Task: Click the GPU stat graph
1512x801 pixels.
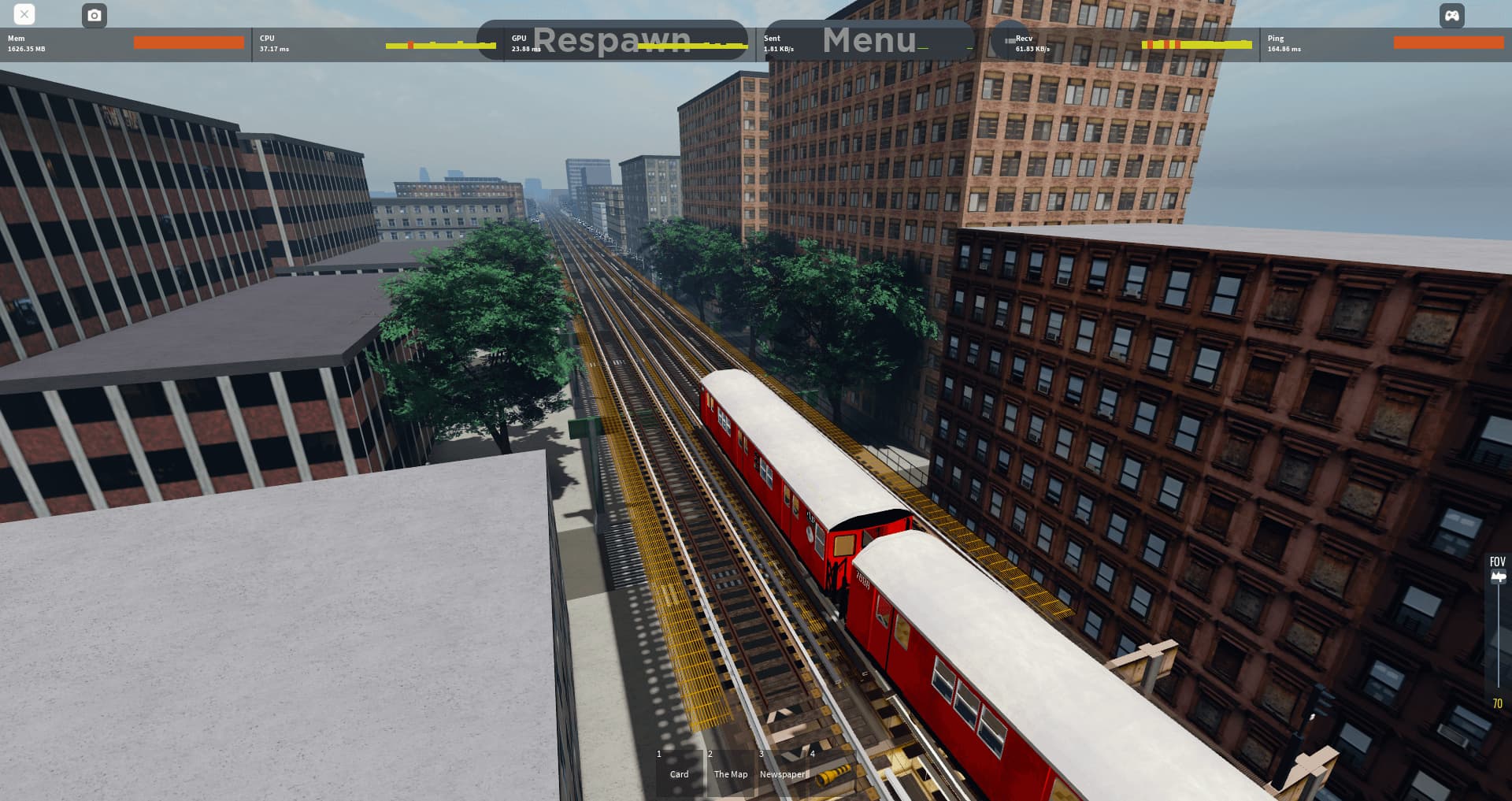Action: click(693, 45)
